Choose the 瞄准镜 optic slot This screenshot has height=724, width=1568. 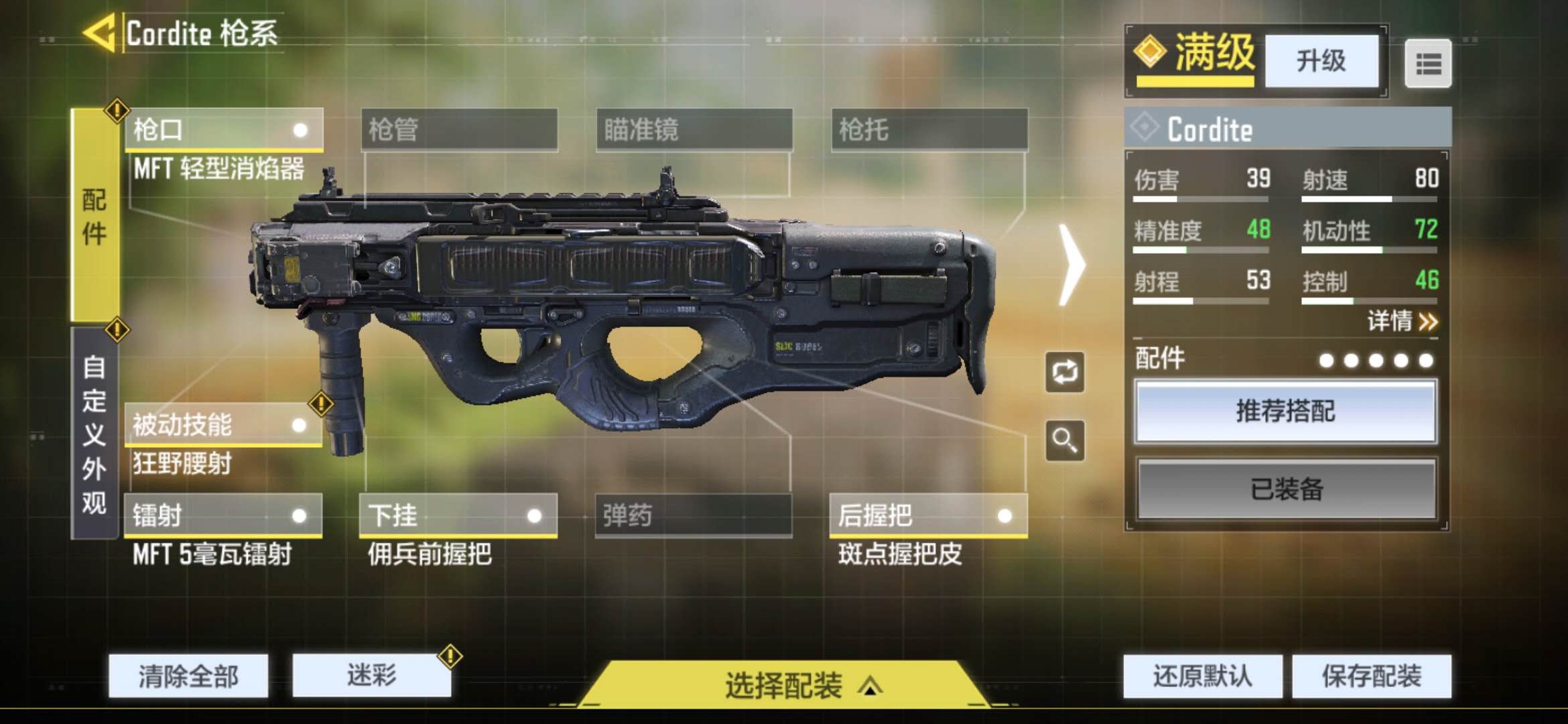coord(694,129)
